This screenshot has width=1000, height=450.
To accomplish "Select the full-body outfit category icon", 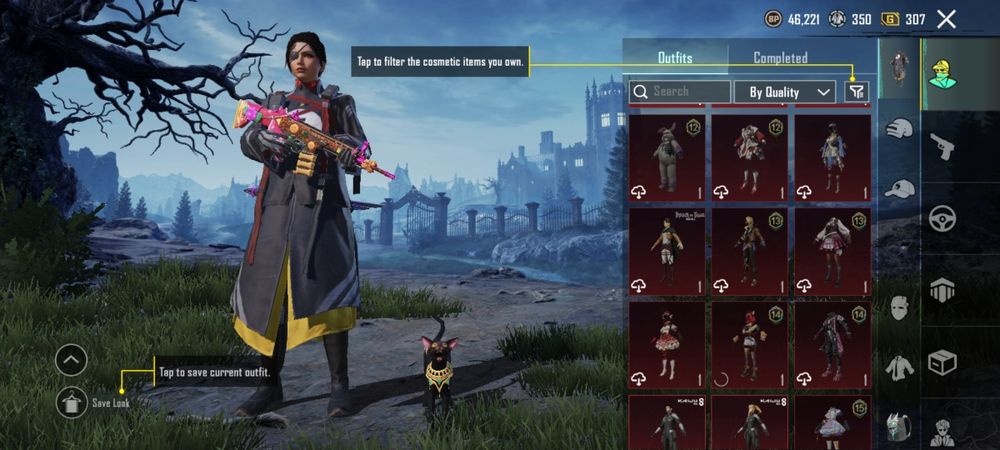I will [900, 68].
